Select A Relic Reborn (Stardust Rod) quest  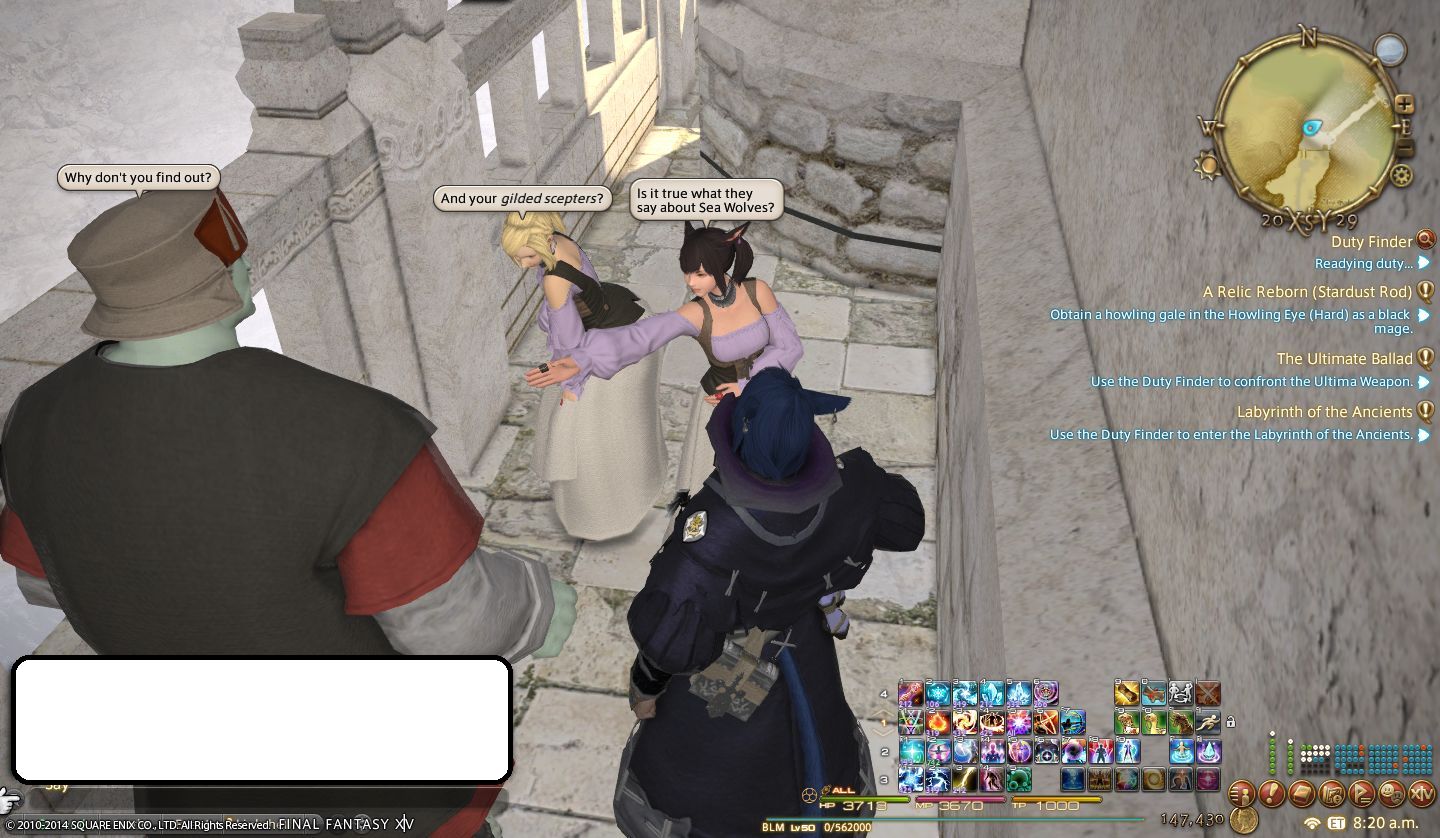1307,291
